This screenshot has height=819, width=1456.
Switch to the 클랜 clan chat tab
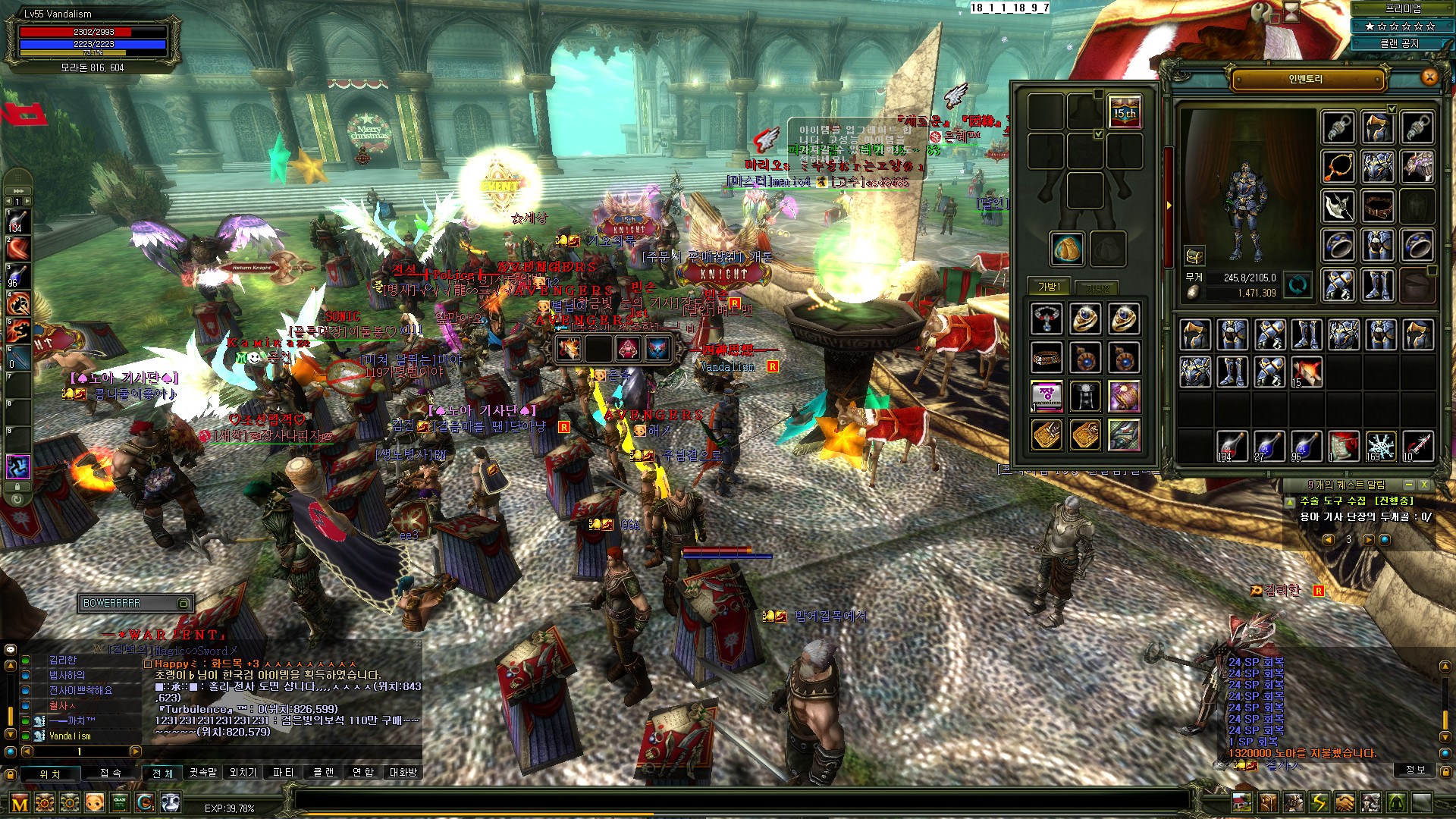pos(324,773)
